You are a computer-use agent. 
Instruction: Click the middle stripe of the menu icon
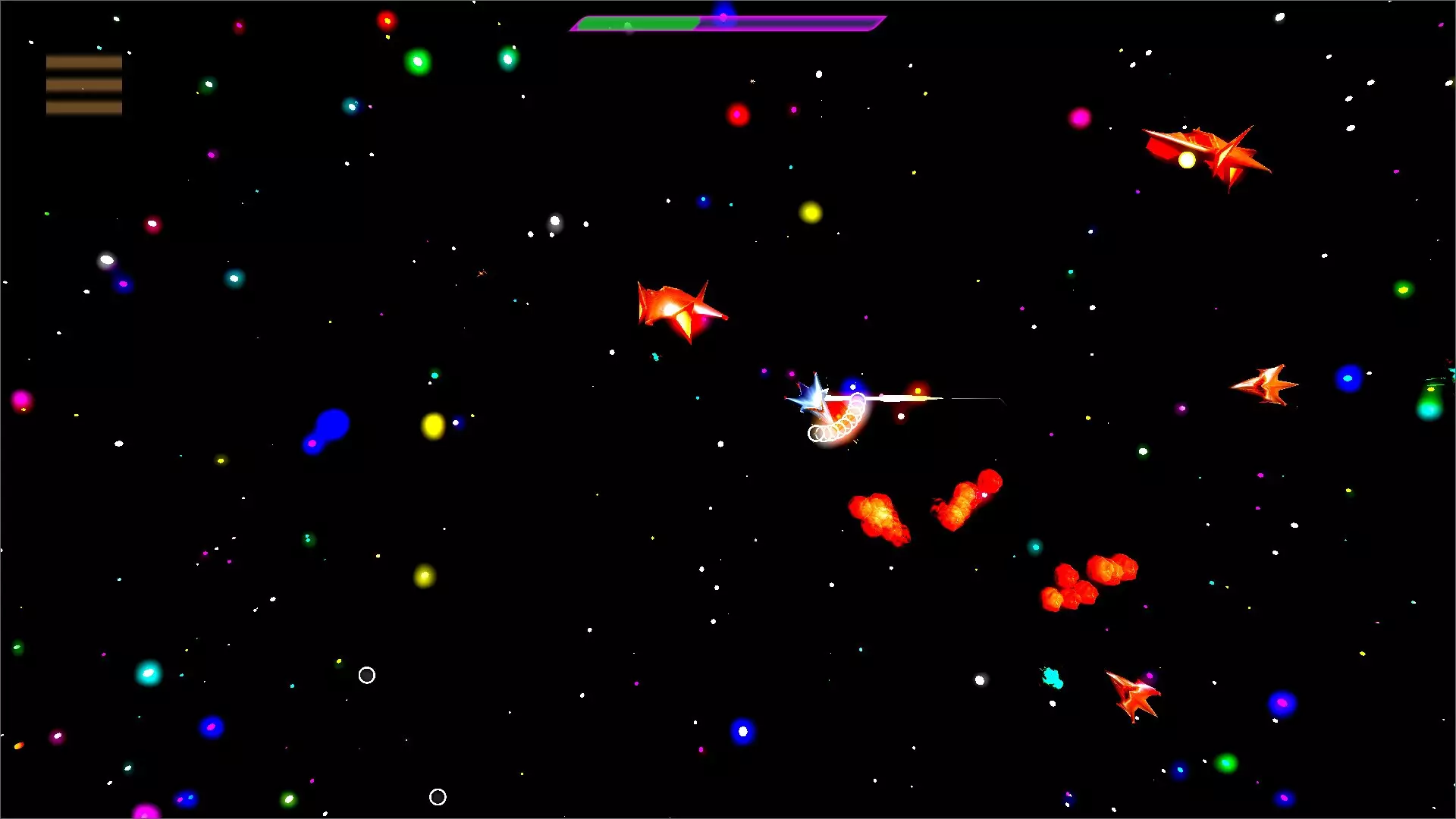83,83
